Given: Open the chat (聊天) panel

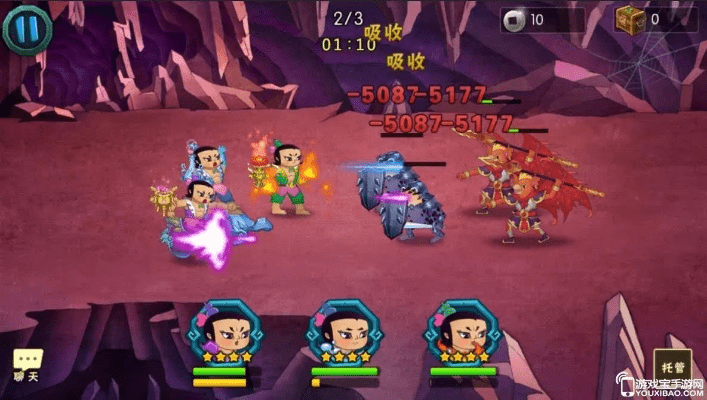Looking at the screenshot, I should 26,366.
